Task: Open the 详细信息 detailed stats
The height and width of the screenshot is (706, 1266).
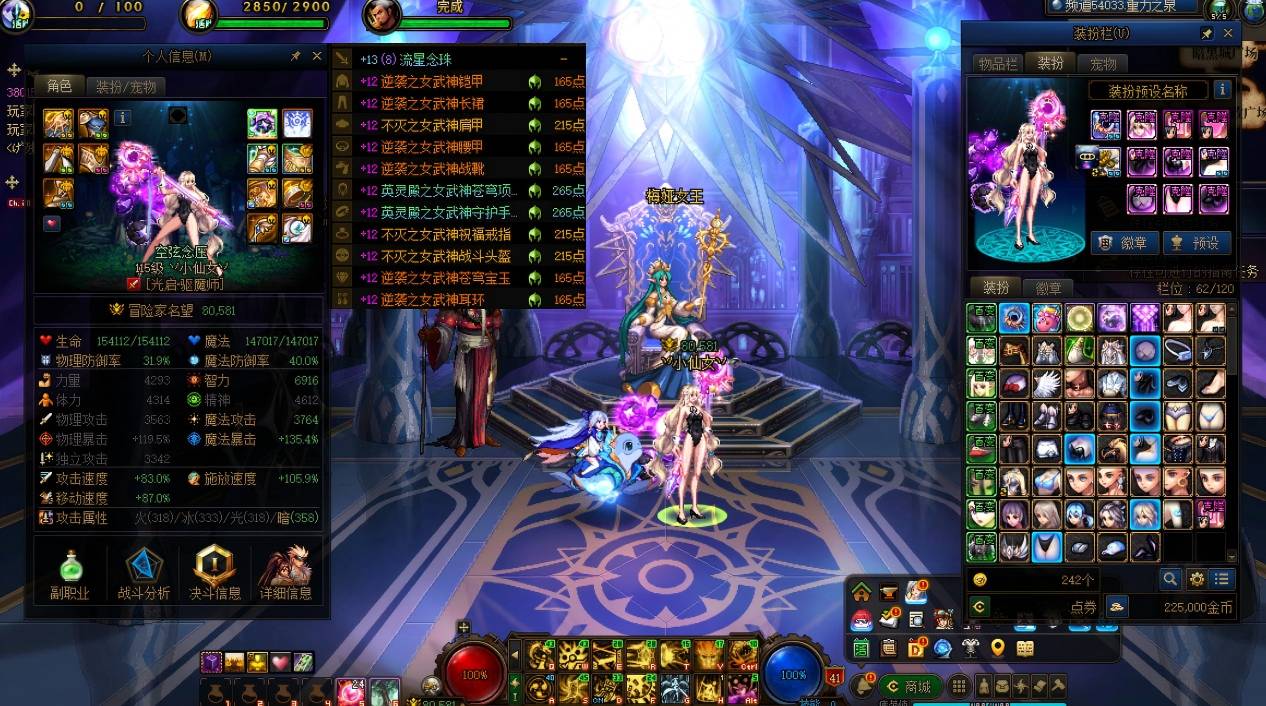Action: (x=286, y=576)
